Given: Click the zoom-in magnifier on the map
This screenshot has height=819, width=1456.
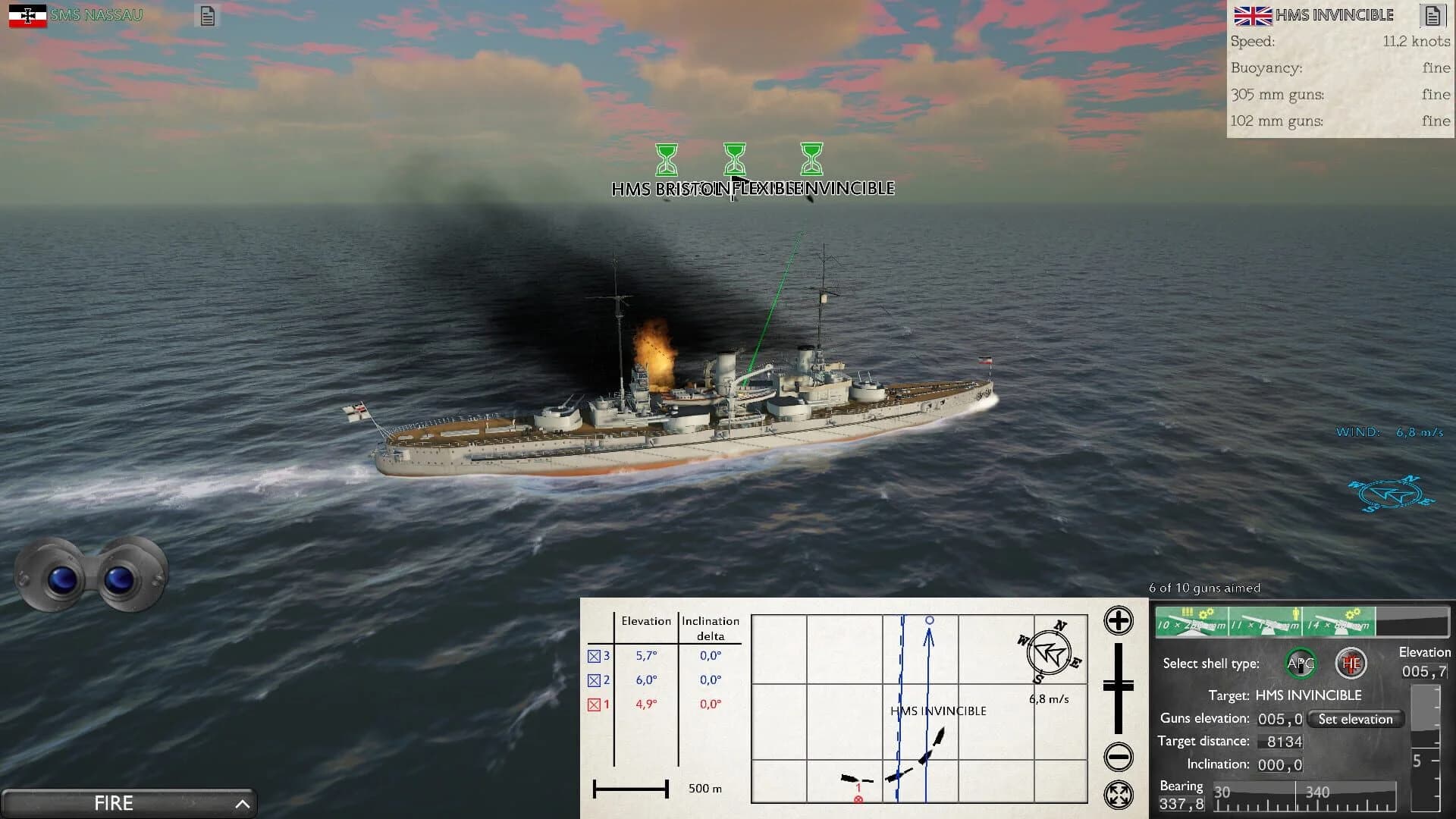Looking at the screenshot, I should pos(1117,620).
